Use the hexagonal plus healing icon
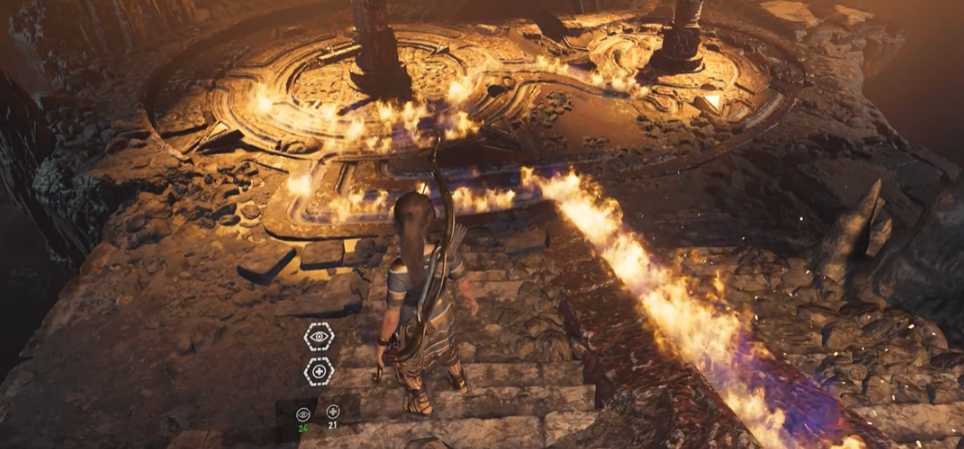 (319, 372)
